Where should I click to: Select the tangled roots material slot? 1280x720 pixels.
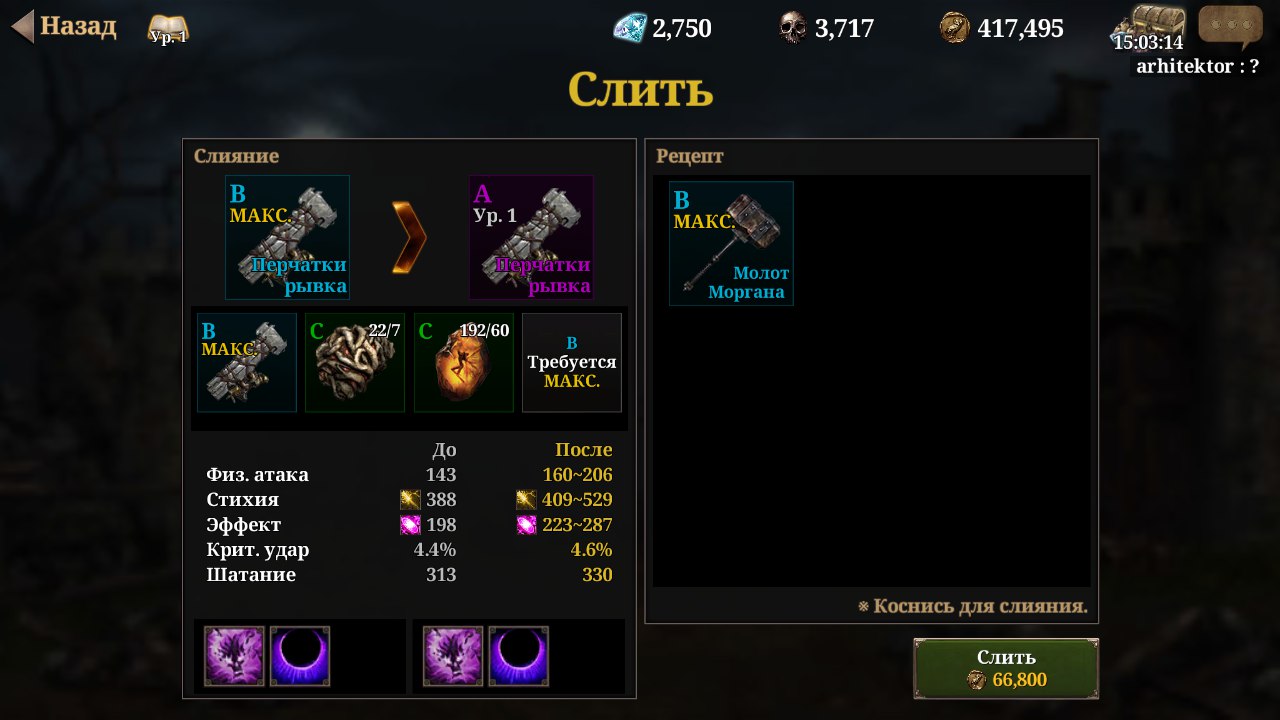(355, 362)
